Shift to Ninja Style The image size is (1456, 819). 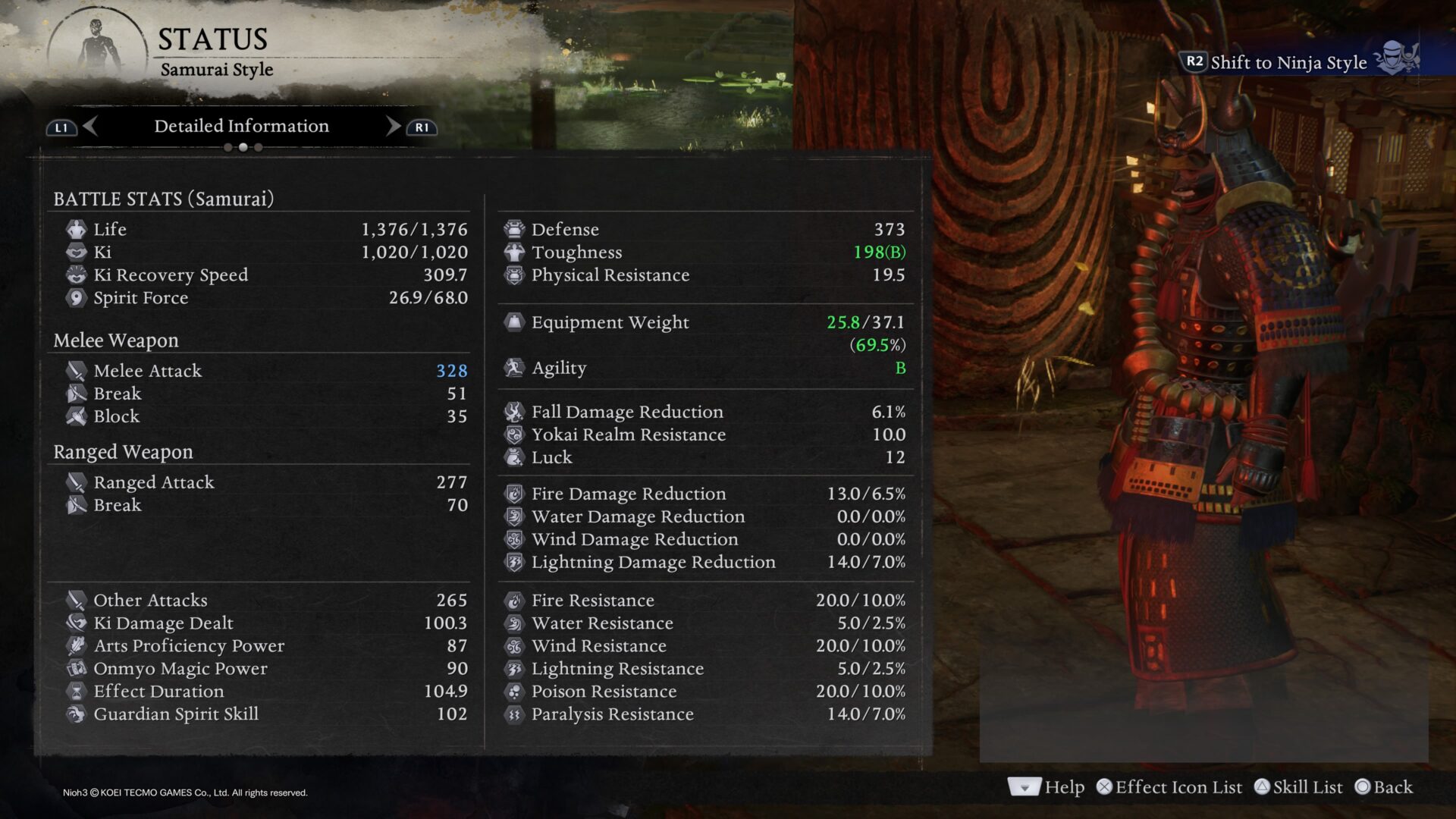1288,62
